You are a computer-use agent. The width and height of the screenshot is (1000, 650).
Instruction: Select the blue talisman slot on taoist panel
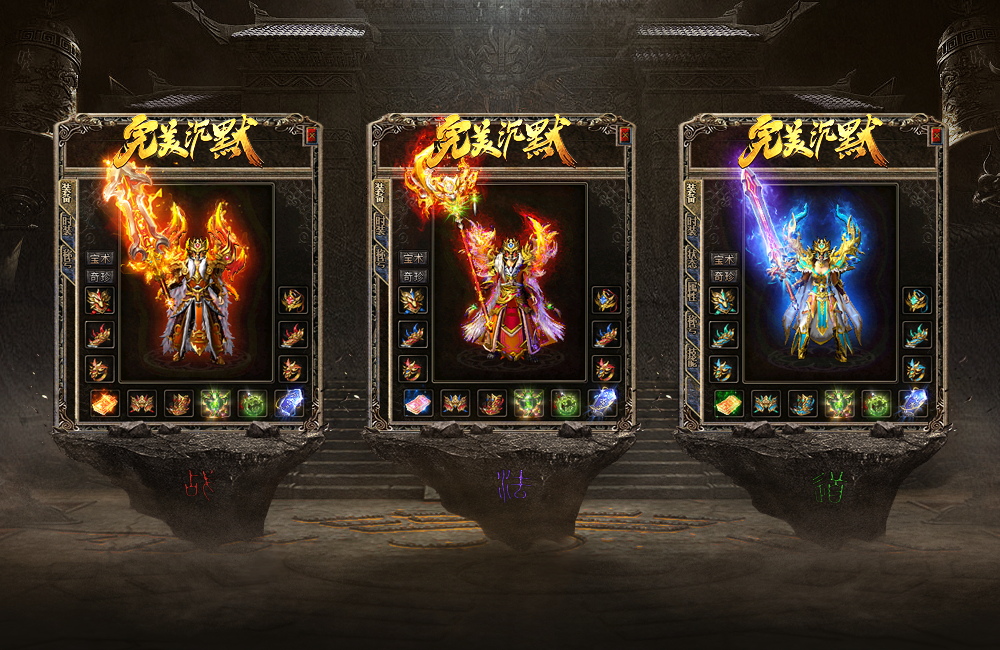[912, 403]
